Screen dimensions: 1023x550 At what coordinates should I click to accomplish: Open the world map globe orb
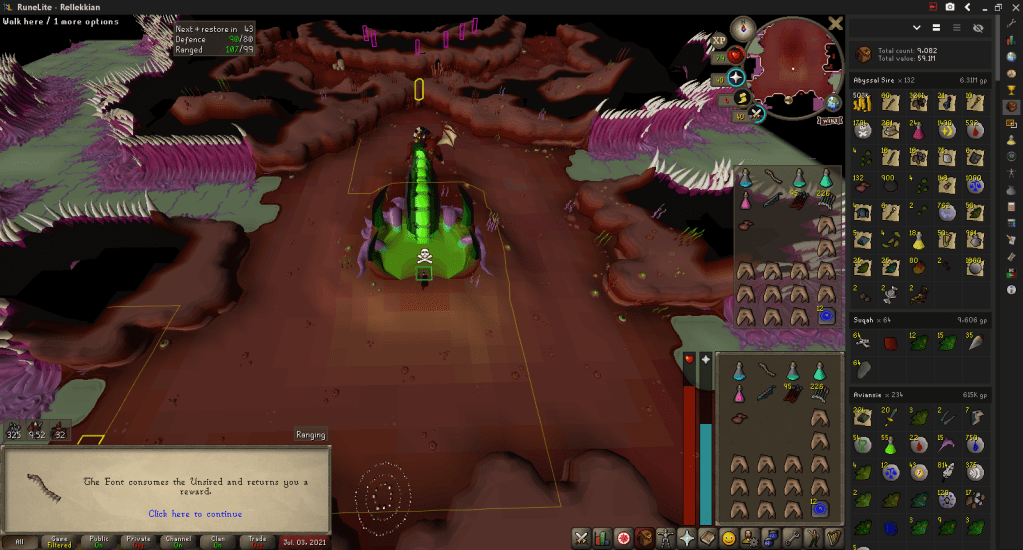coord(833,104)
